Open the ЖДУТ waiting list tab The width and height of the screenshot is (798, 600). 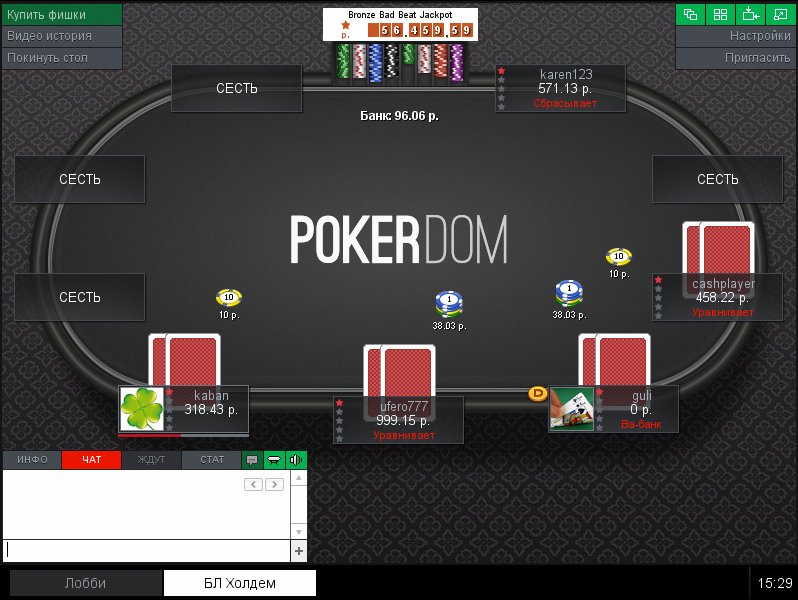[x=151, y=460]
